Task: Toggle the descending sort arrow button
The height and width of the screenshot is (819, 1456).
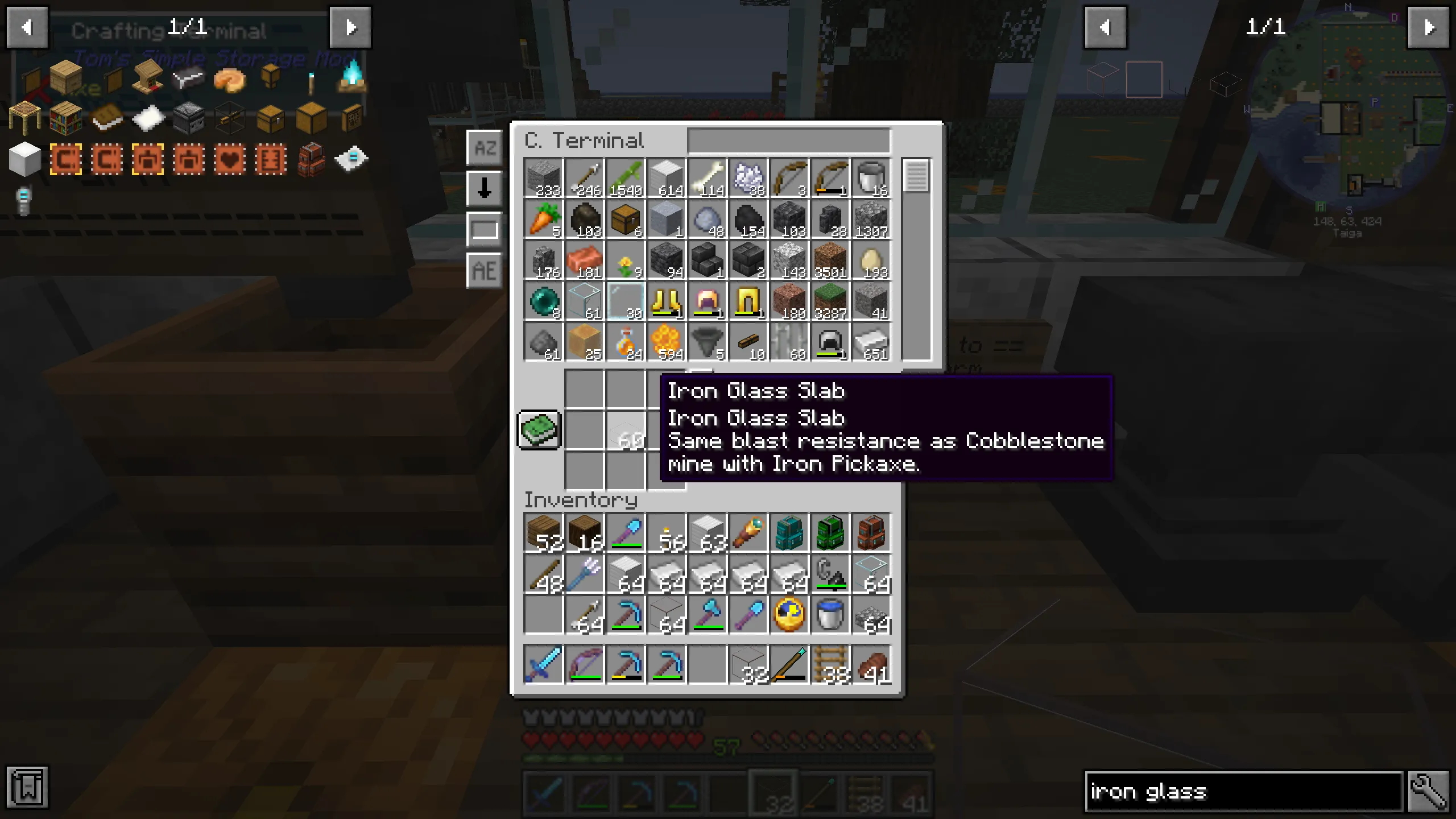Action: pos(484,188)
